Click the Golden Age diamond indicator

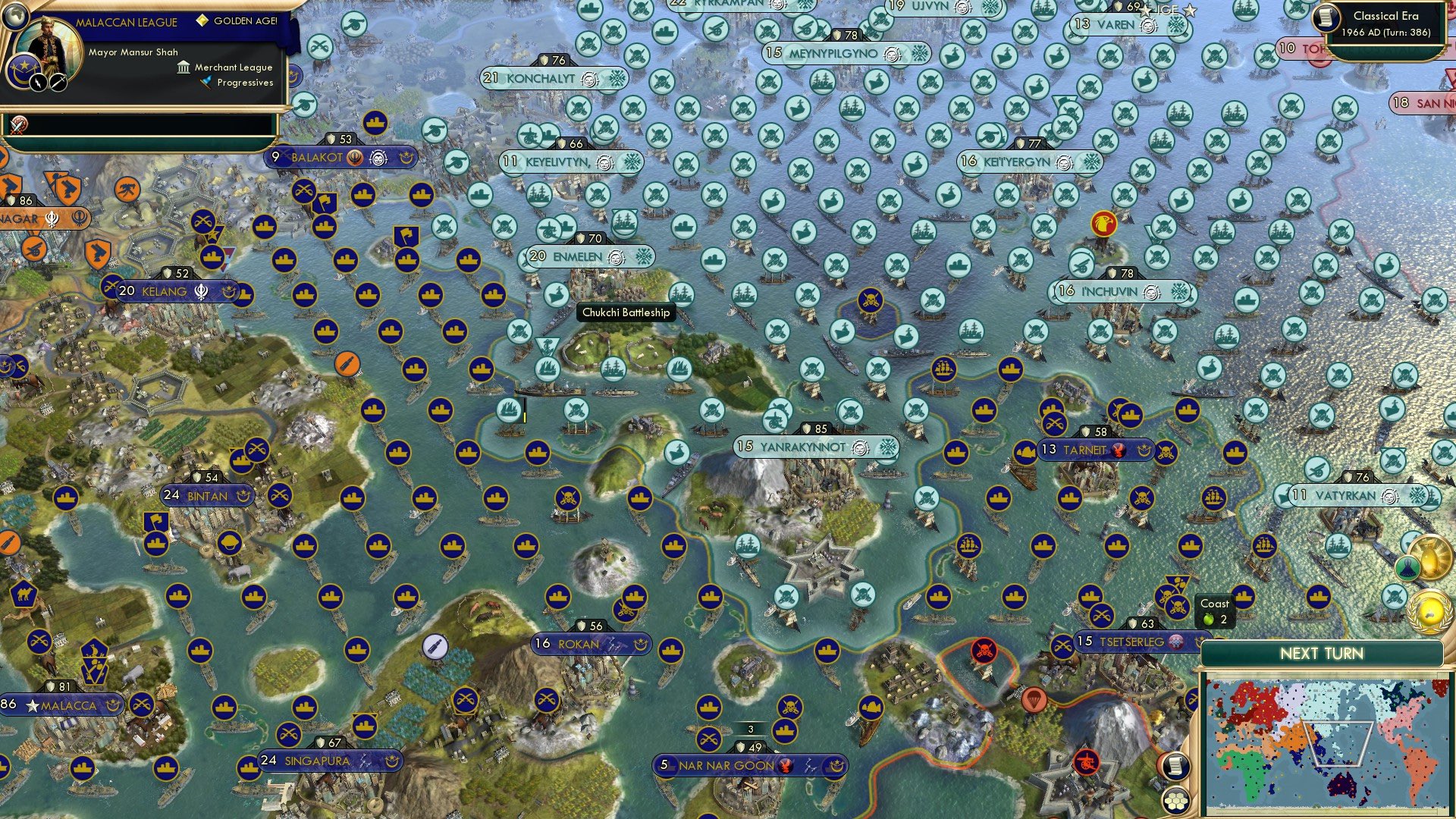[x=203, y=21]
